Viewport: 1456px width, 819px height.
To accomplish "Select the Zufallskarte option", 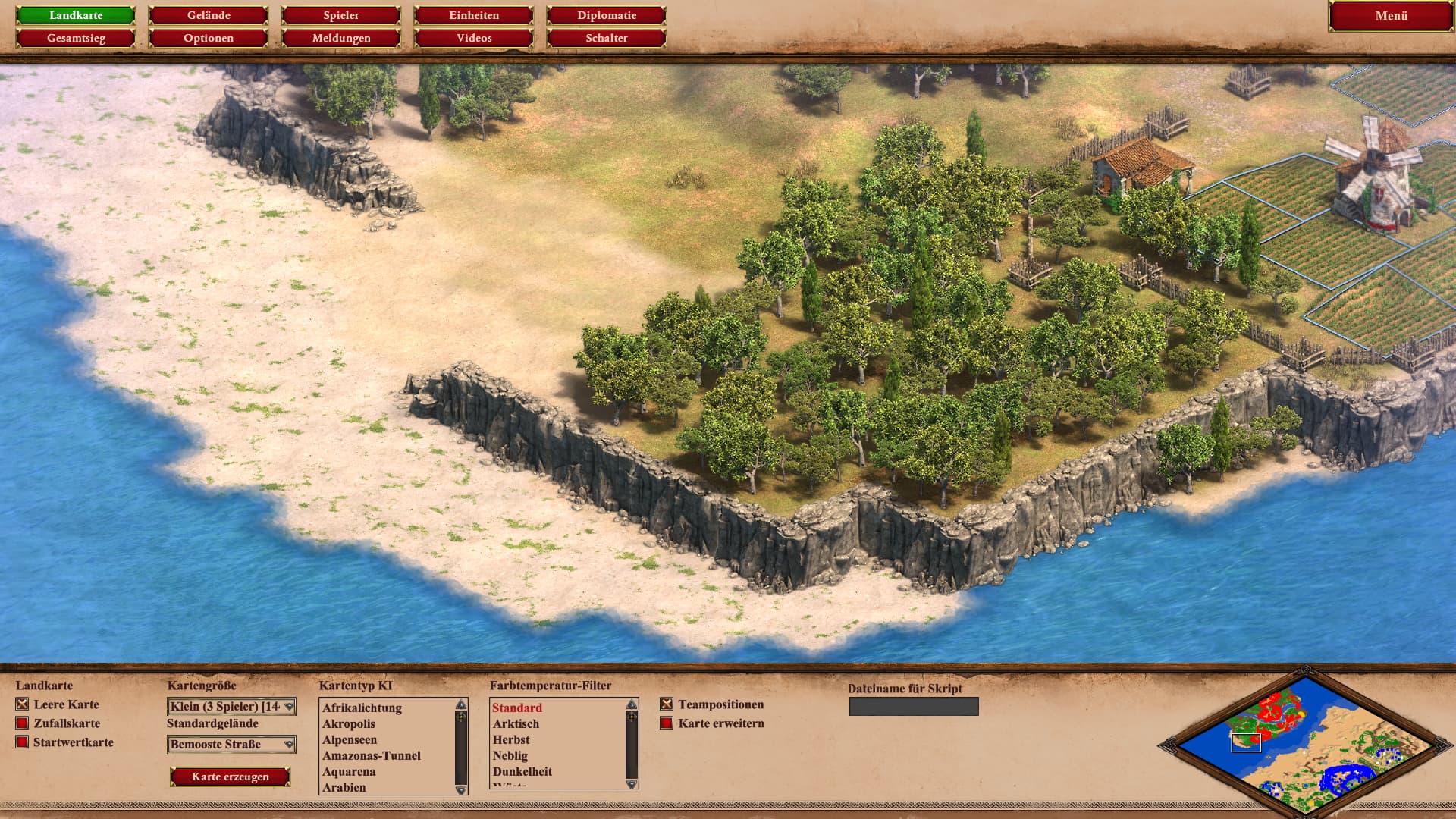I will (x=23, y=723).
